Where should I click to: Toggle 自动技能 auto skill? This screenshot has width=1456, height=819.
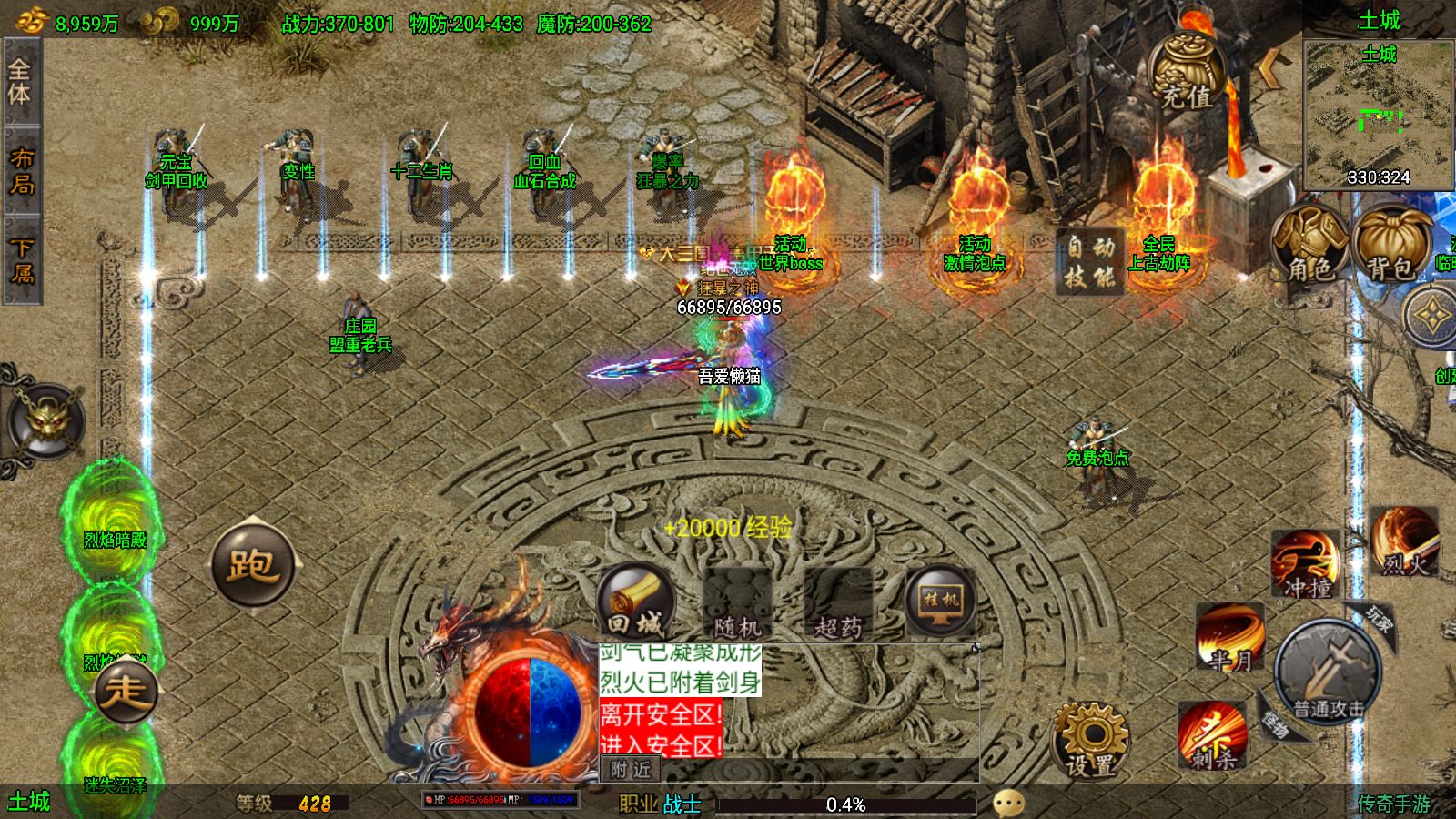[x=1090, y=262]
